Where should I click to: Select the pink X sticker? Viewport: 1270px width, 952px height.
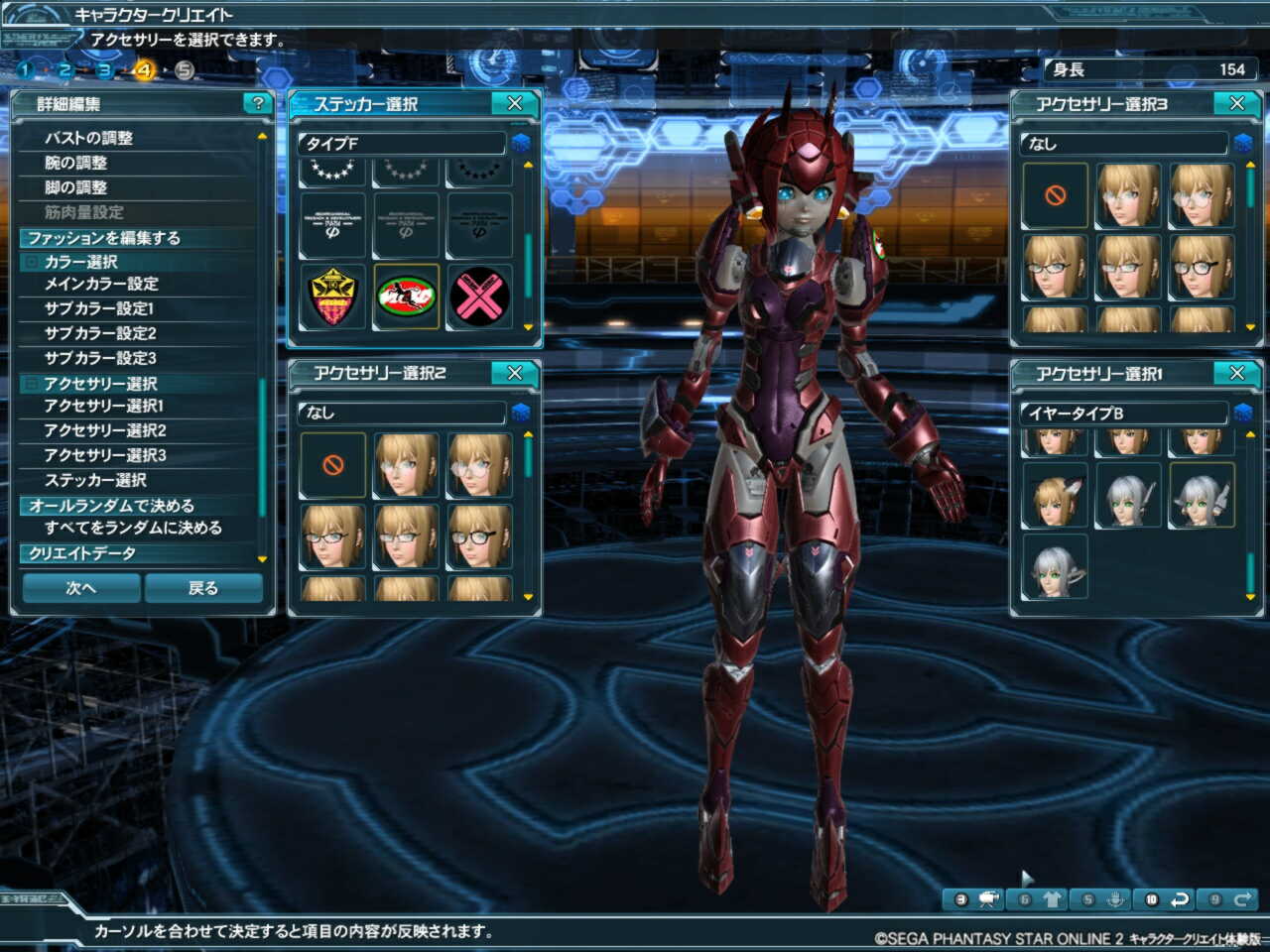479,297
